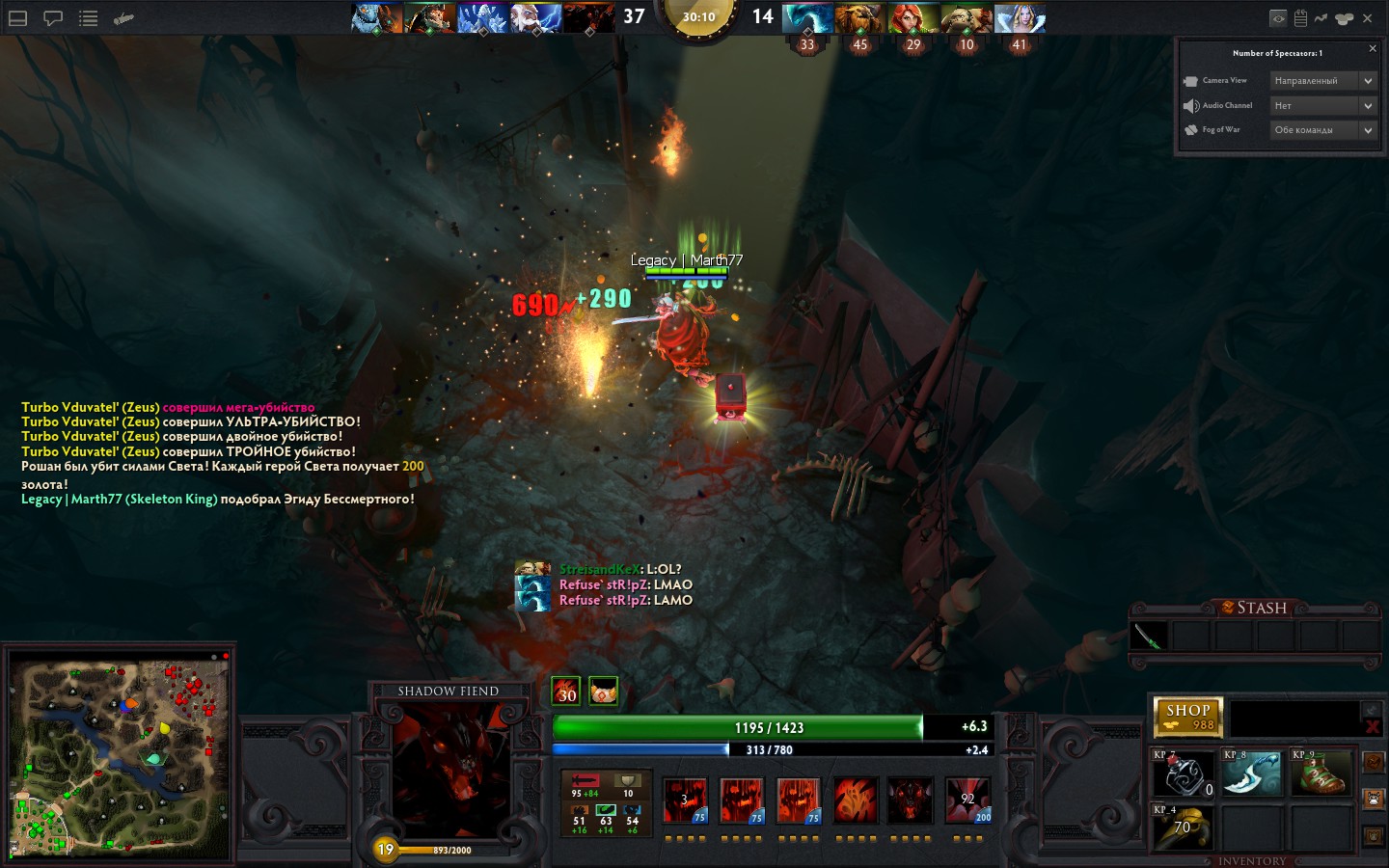Use the Bottle in the inventory
Screen dimensions: 1389x868
tap(1184, 774)
